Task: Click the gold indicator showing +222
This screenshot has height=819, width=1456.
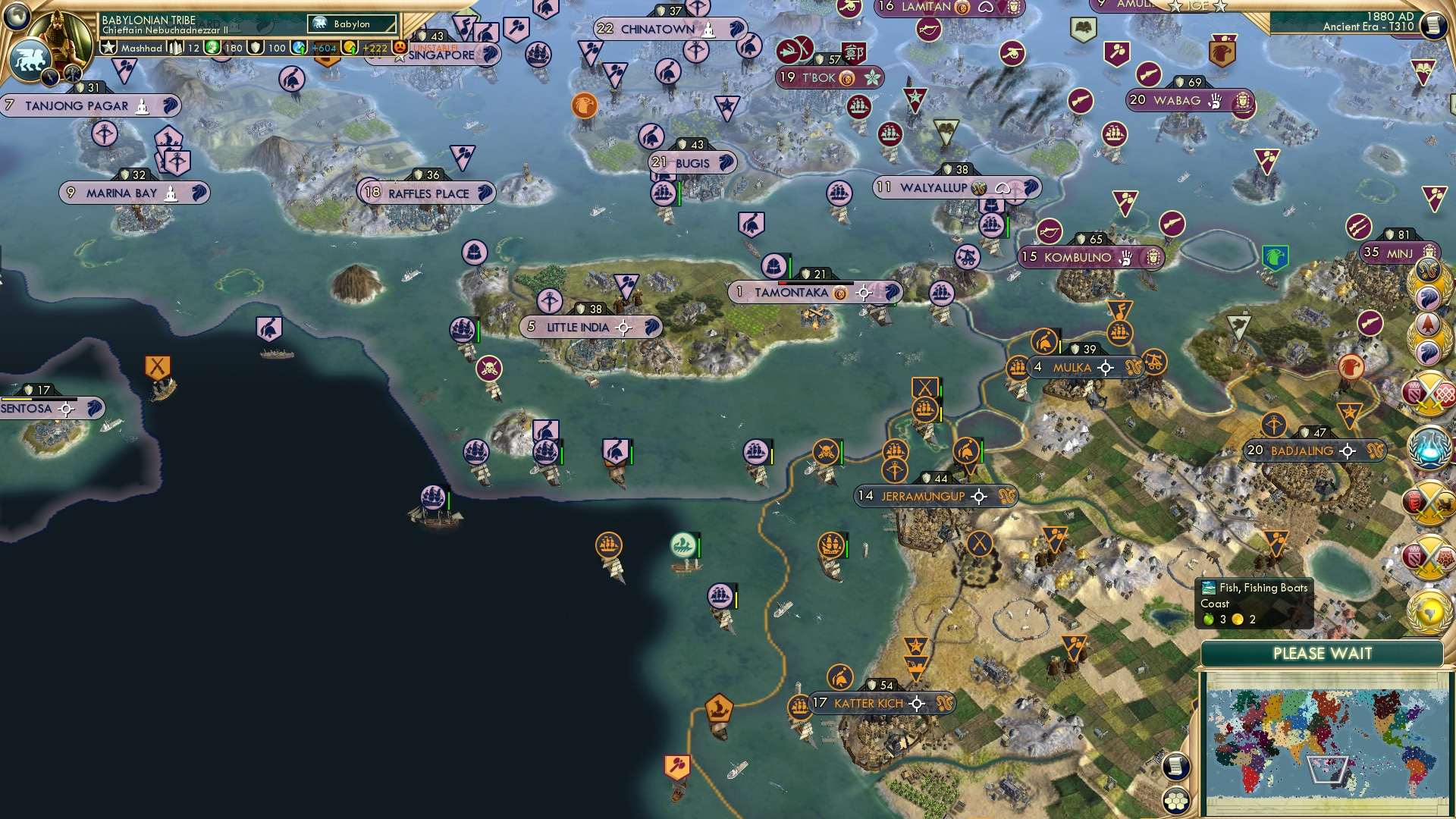Action: click(373, 48)
